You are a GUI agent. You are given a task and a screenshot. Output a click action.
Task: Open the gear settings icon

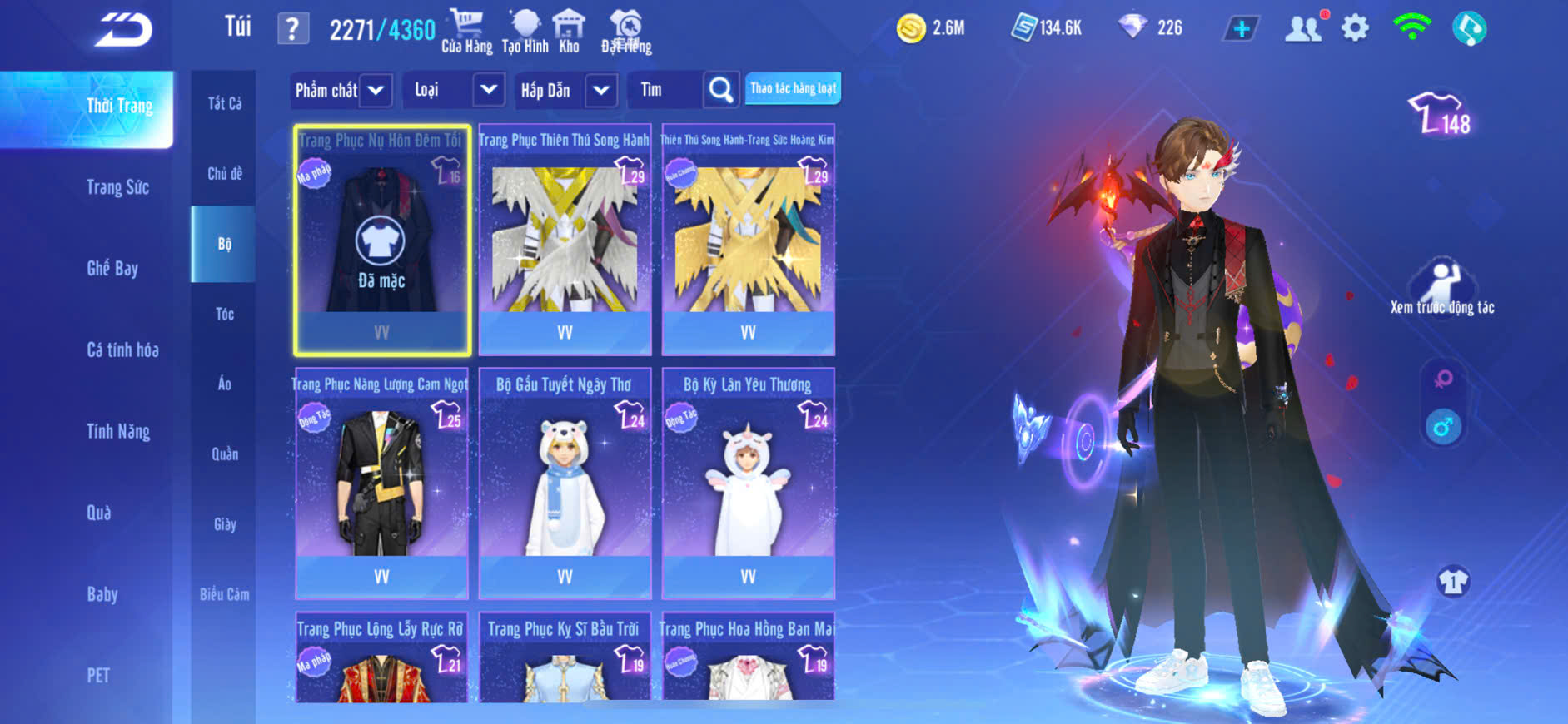click(x=1355, y=28)
